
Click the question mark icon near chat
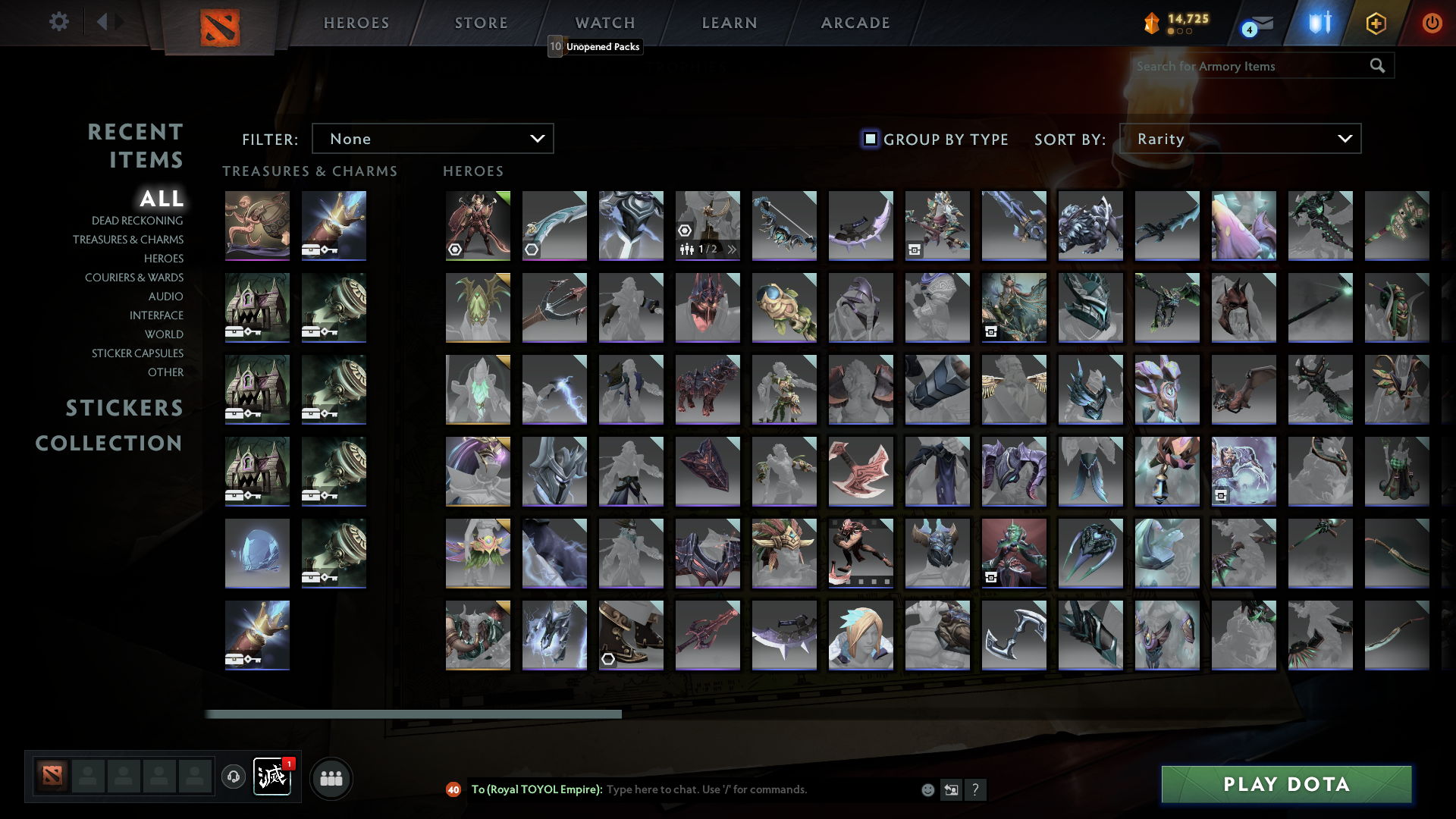click(x=977, y=790)
